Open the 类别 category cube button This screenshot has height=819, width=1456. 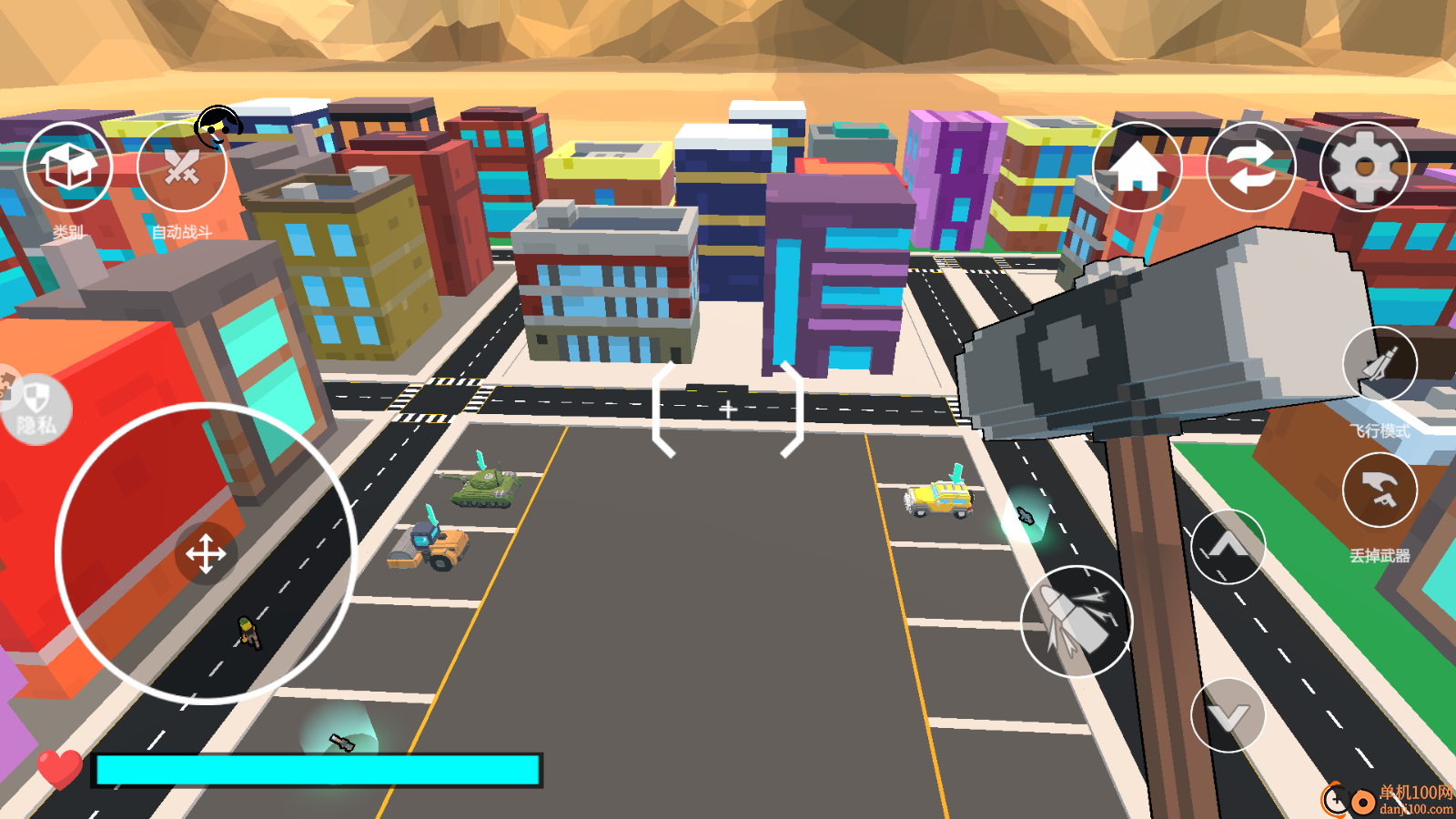(68, 167)
